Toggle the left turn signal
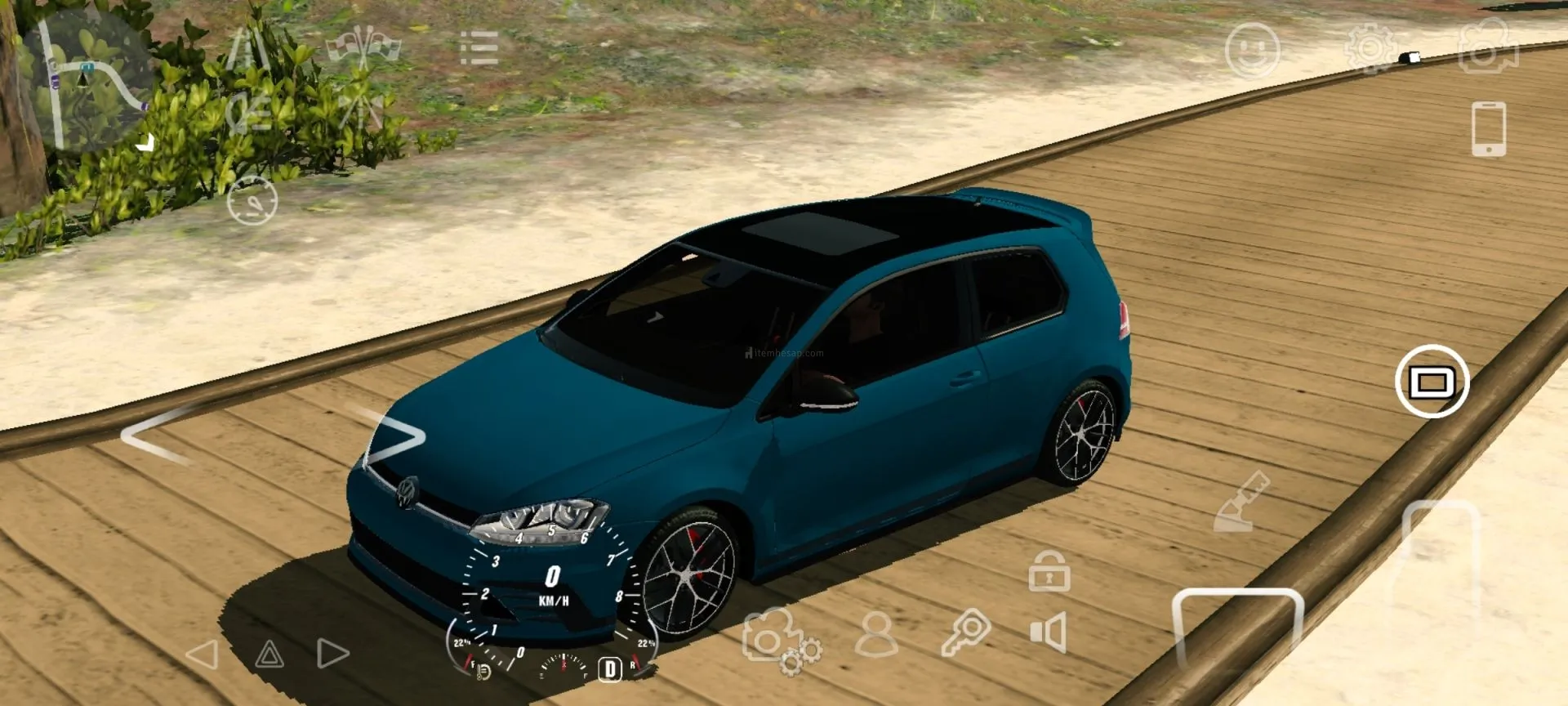 203,654
